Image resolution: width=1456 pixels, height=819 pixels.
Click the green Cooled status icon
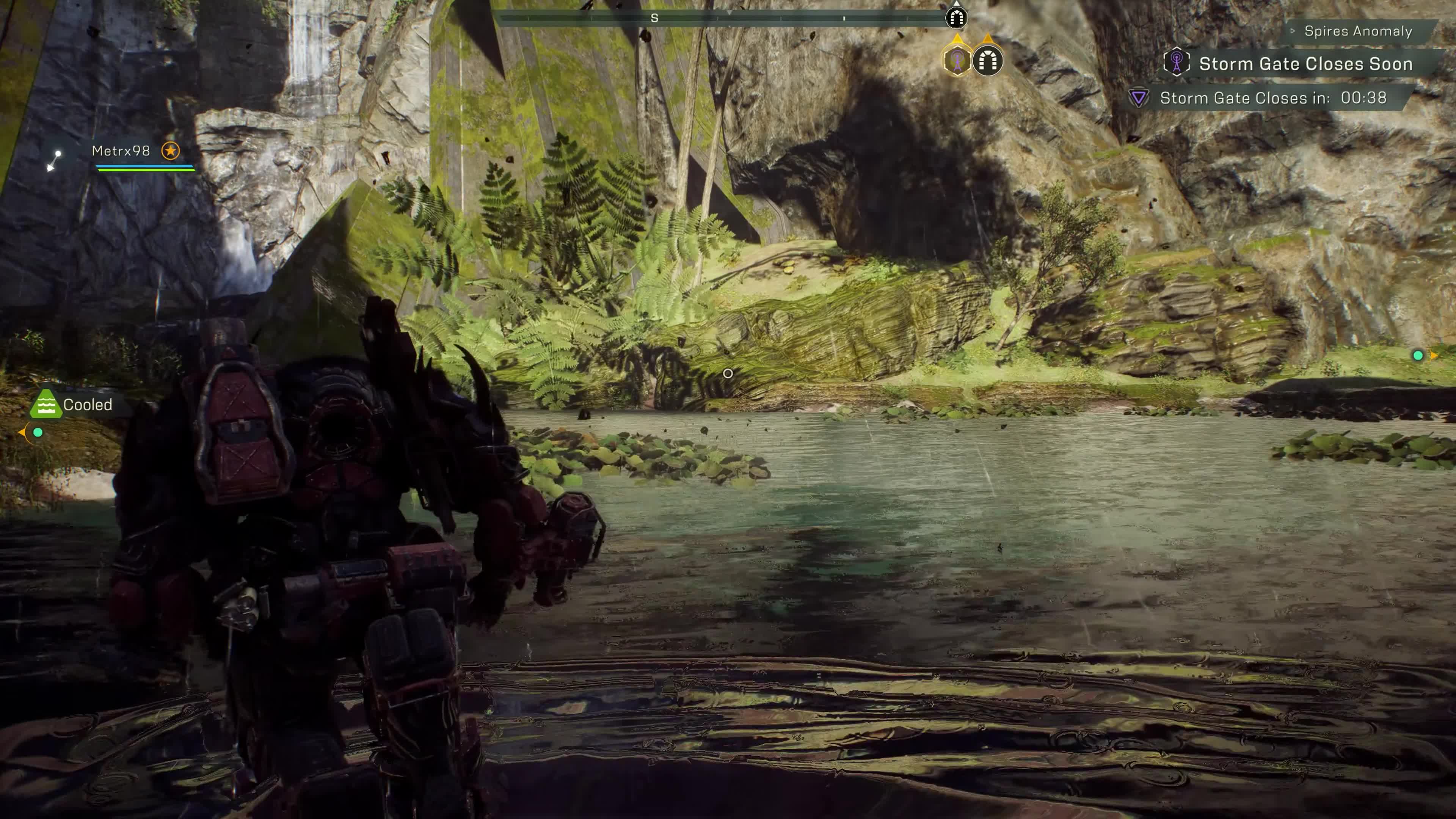pyautogui.click(x=45, y=405)
